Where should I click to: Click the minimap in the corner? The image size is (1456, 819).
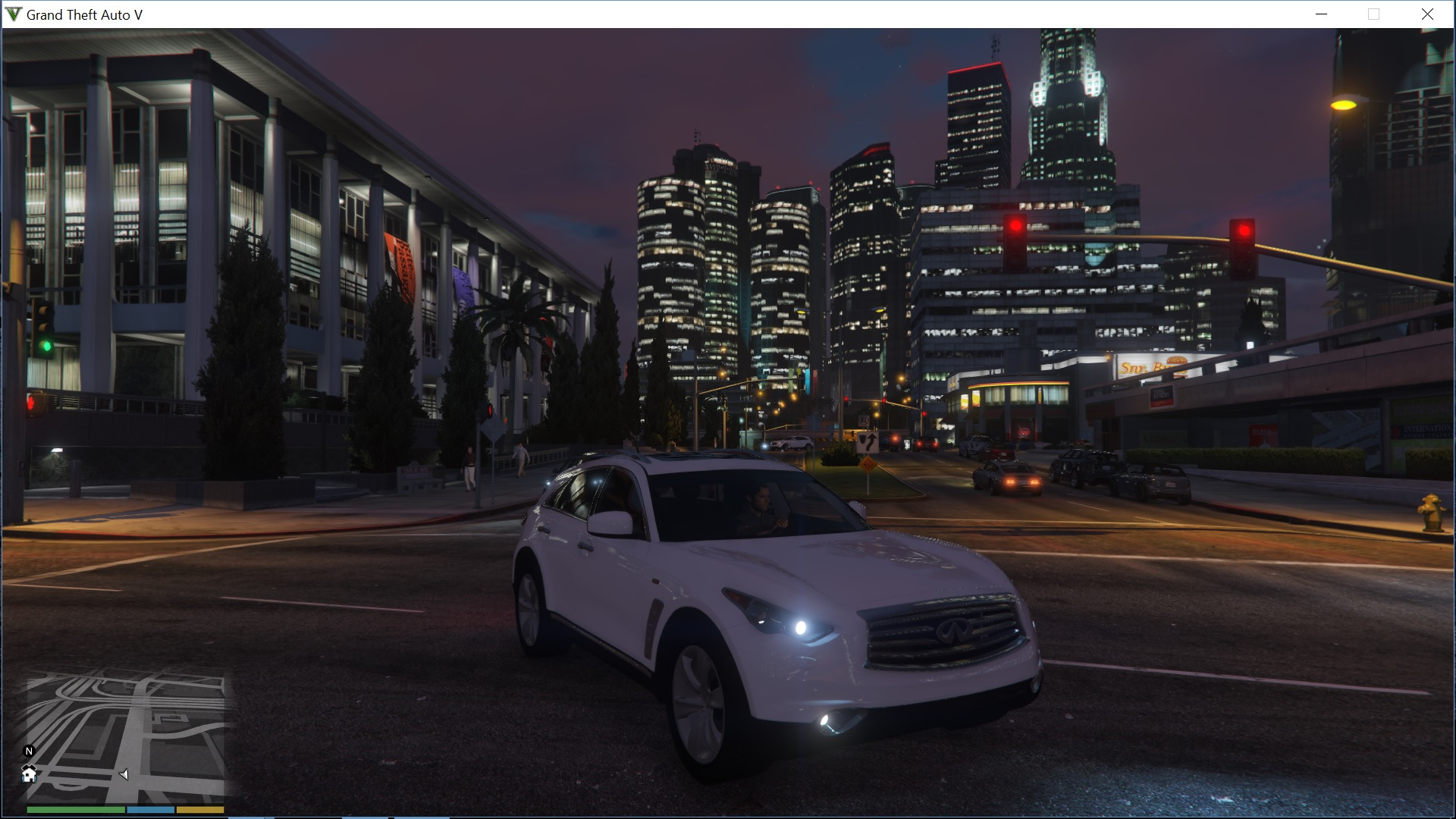[x=126, y=737]
